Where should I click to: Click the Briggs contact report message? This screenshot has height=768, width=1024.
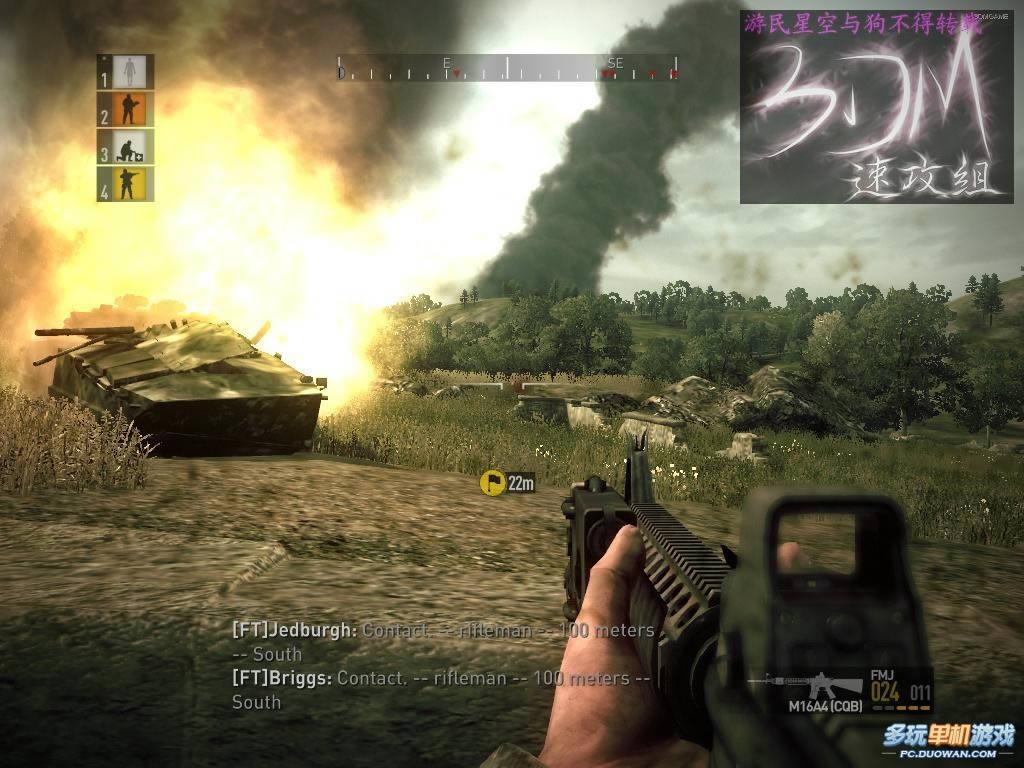(x=441, y=690)
